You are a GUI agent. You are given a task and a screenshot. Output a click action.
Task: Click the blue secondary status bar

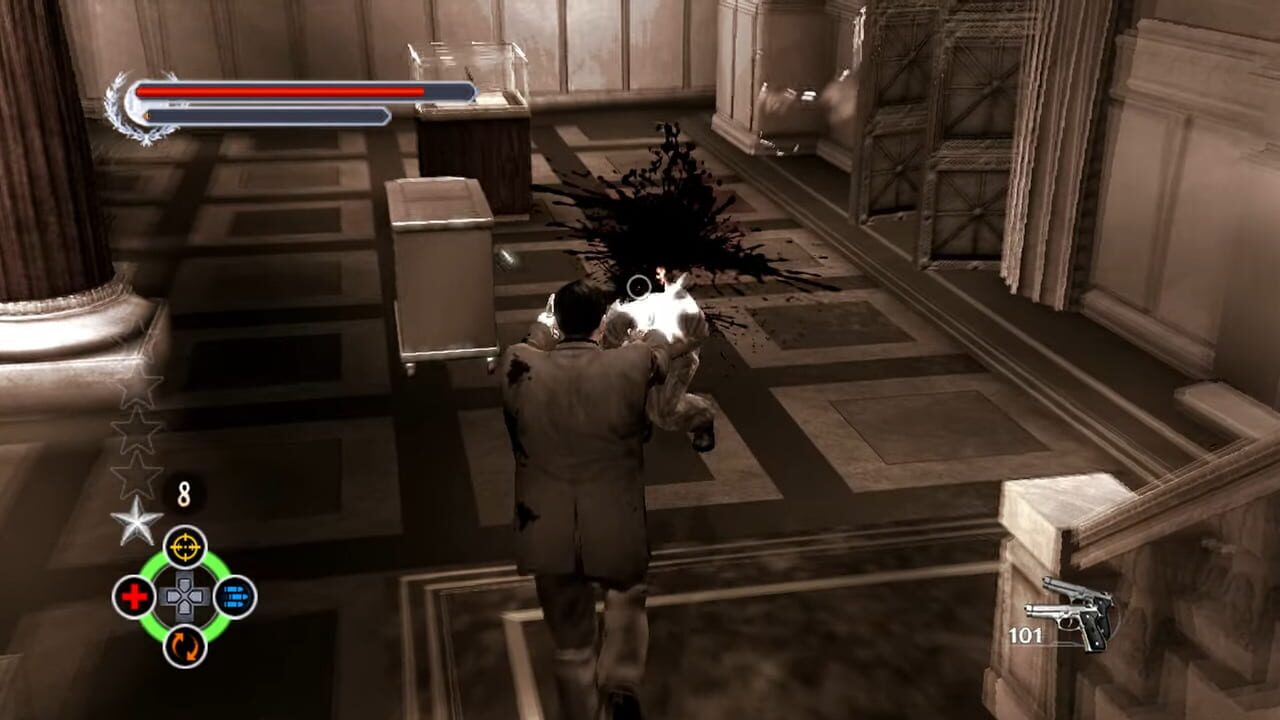point(265,115)
